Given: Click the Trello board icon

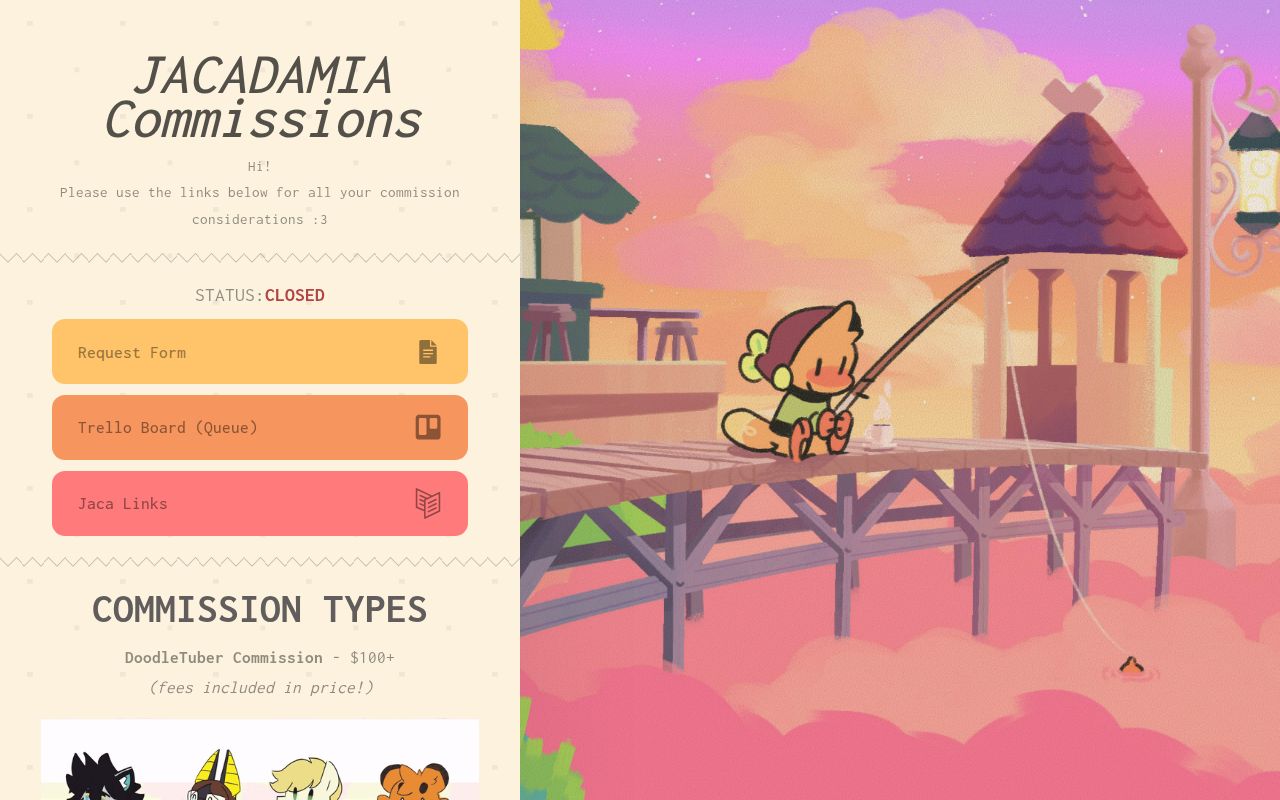Looking at the screenshot, I should click(428, 427).
